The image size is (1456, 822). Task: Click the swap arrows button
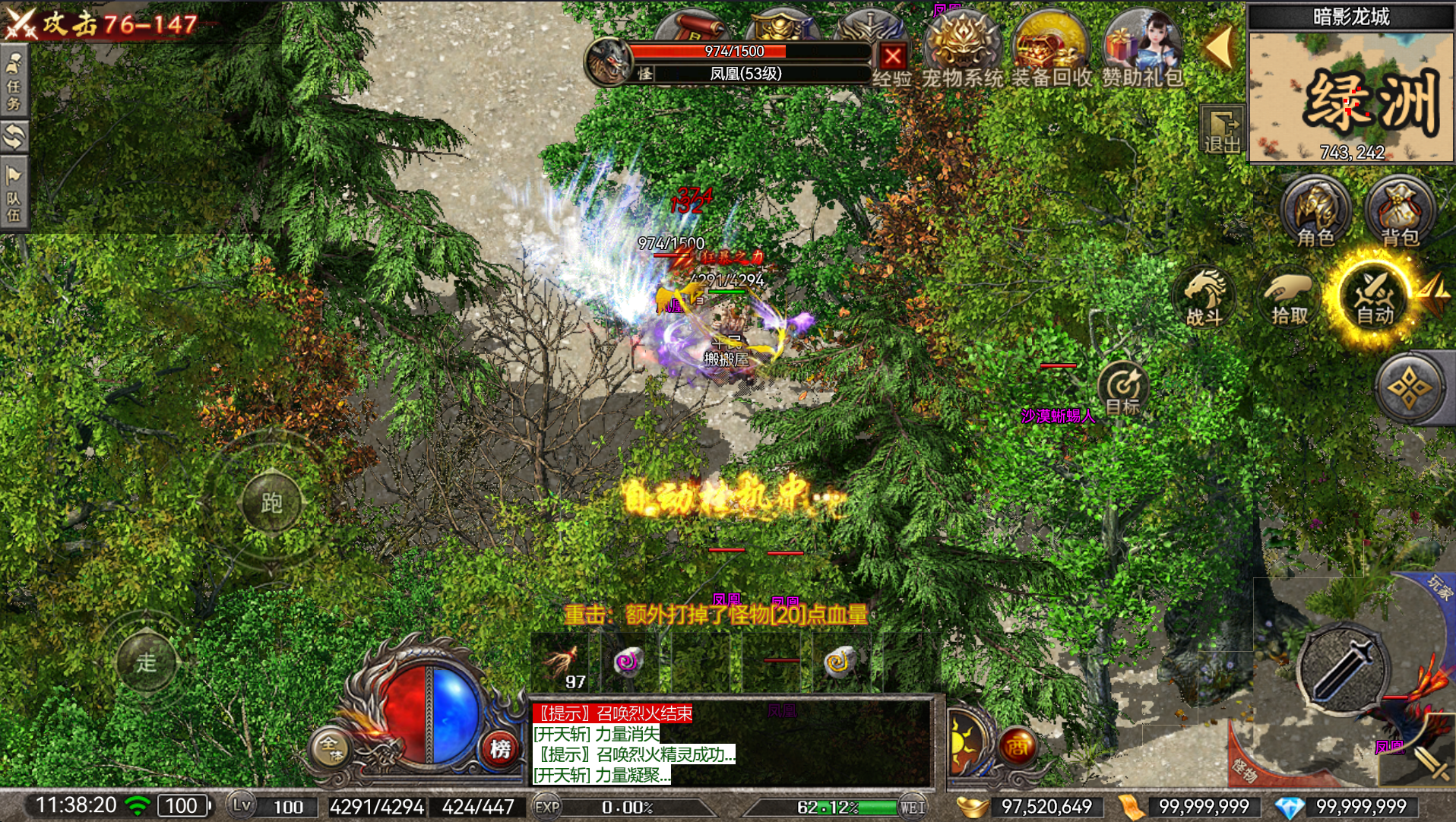(14, 137)
